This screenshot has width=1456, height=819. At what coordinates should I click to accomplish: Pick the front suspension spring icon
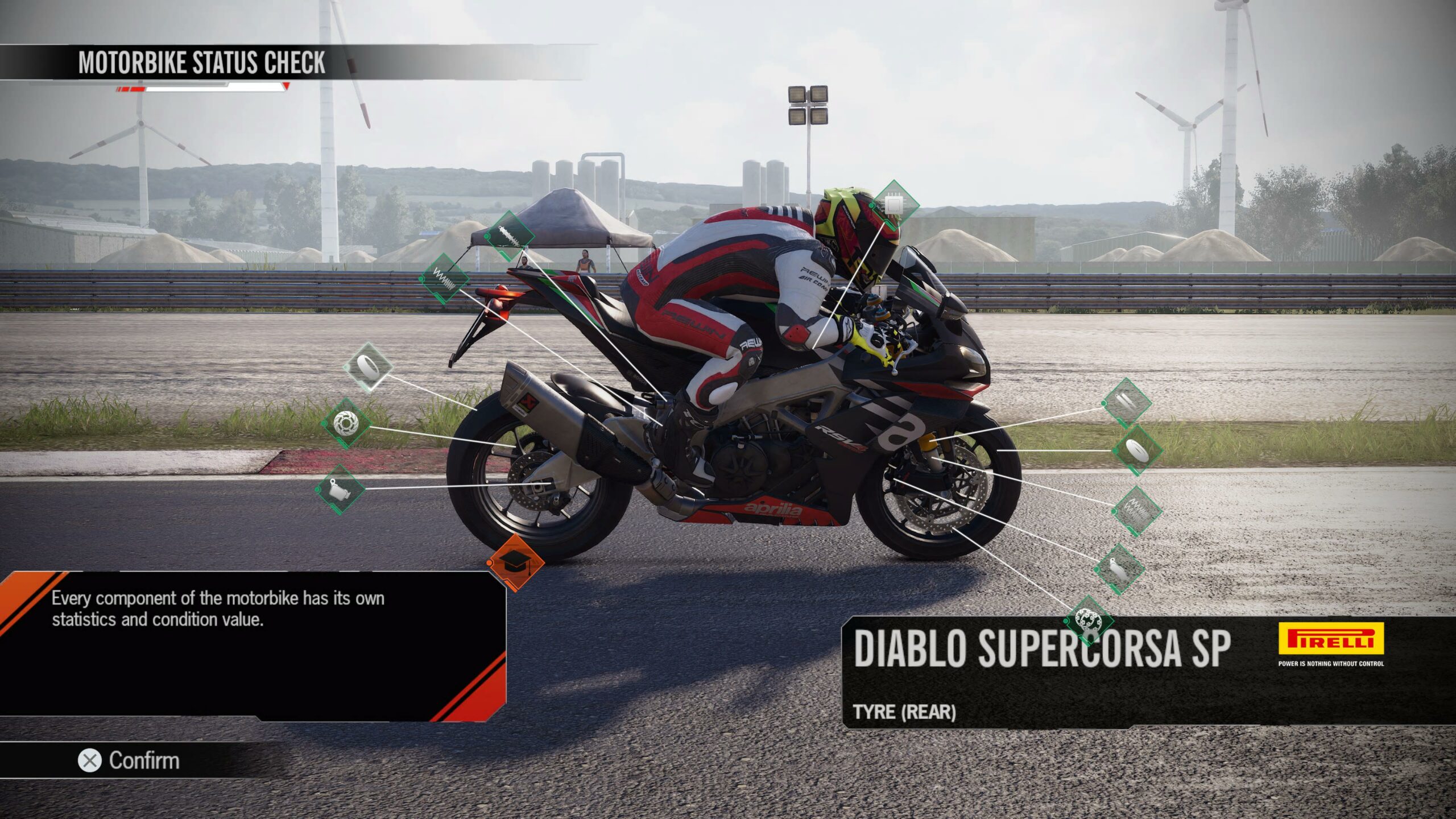(x=1136, y=510)
